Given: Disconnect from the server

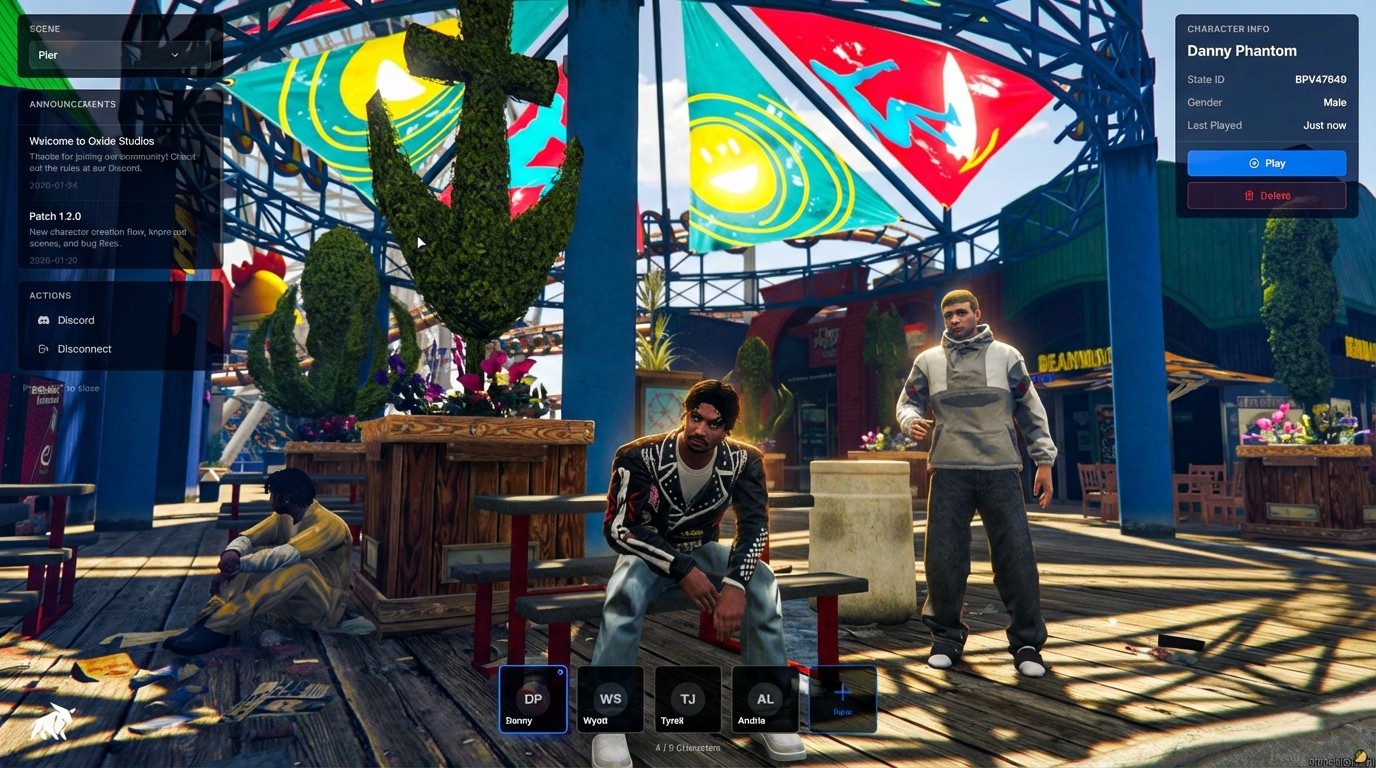Looking at the screenshot, I should (x=84, y=349).
